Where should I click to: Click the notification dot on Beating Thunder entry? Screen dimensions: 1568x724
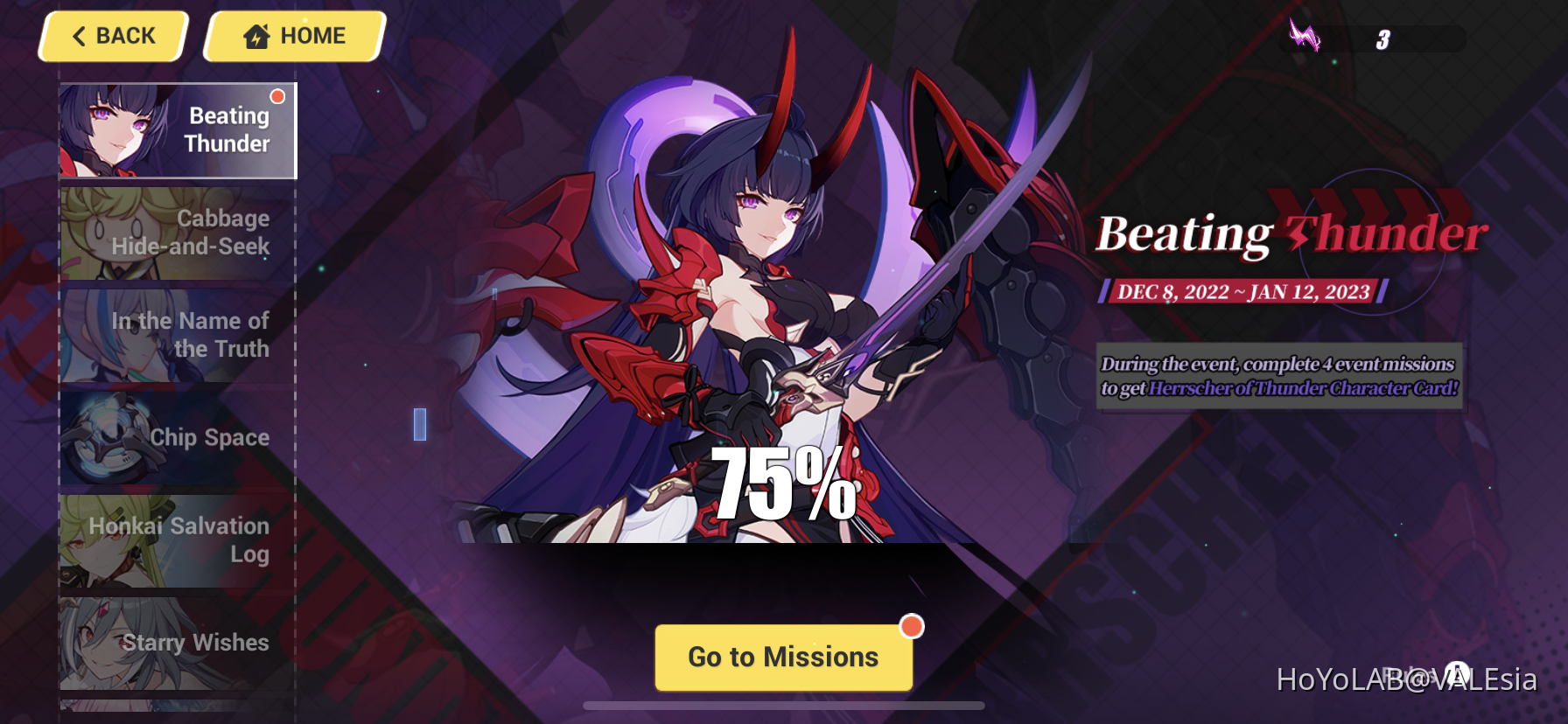tap(276, 94)
